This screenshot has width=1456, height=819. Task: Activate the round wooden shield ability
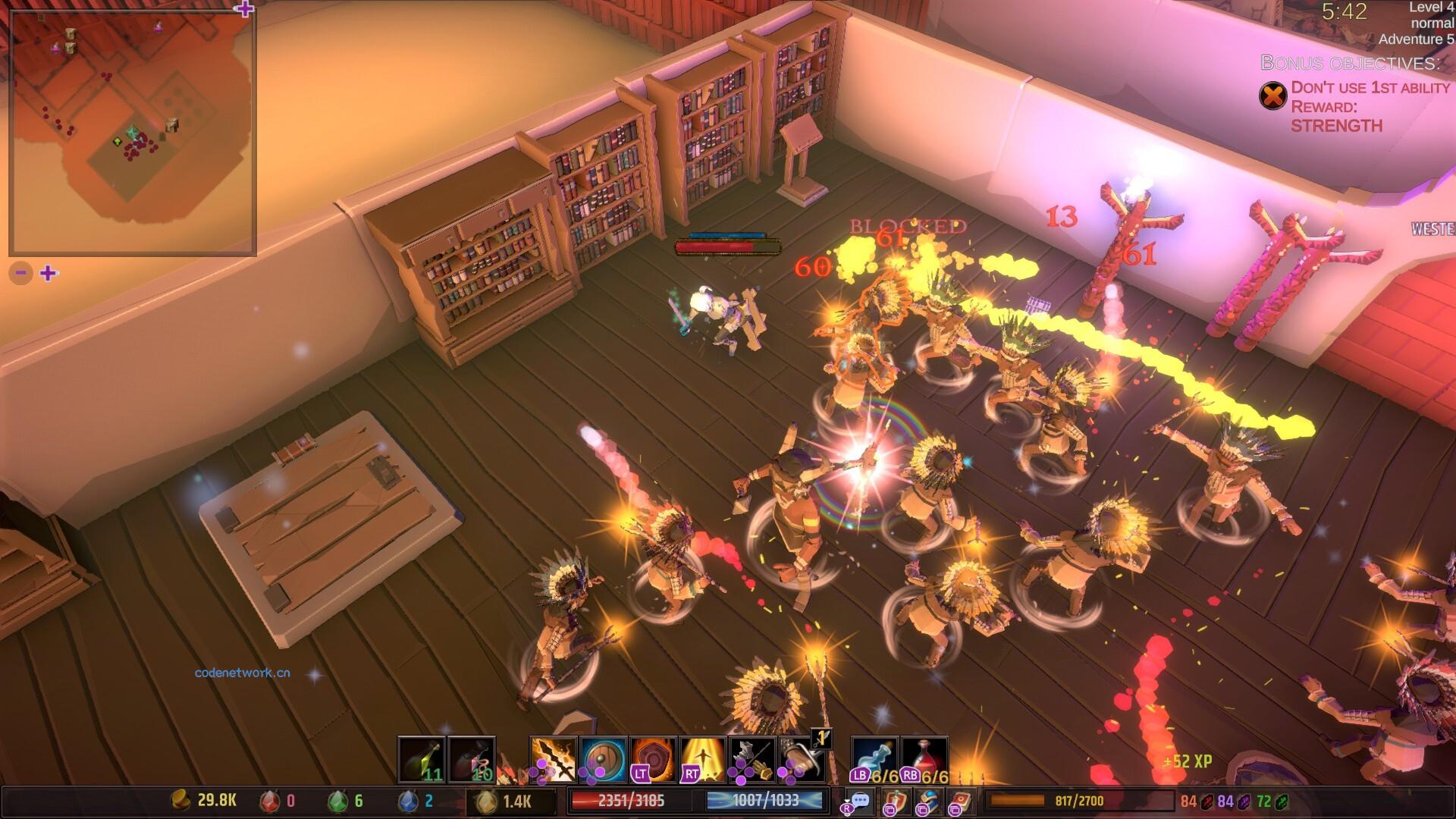pos(604,759)
